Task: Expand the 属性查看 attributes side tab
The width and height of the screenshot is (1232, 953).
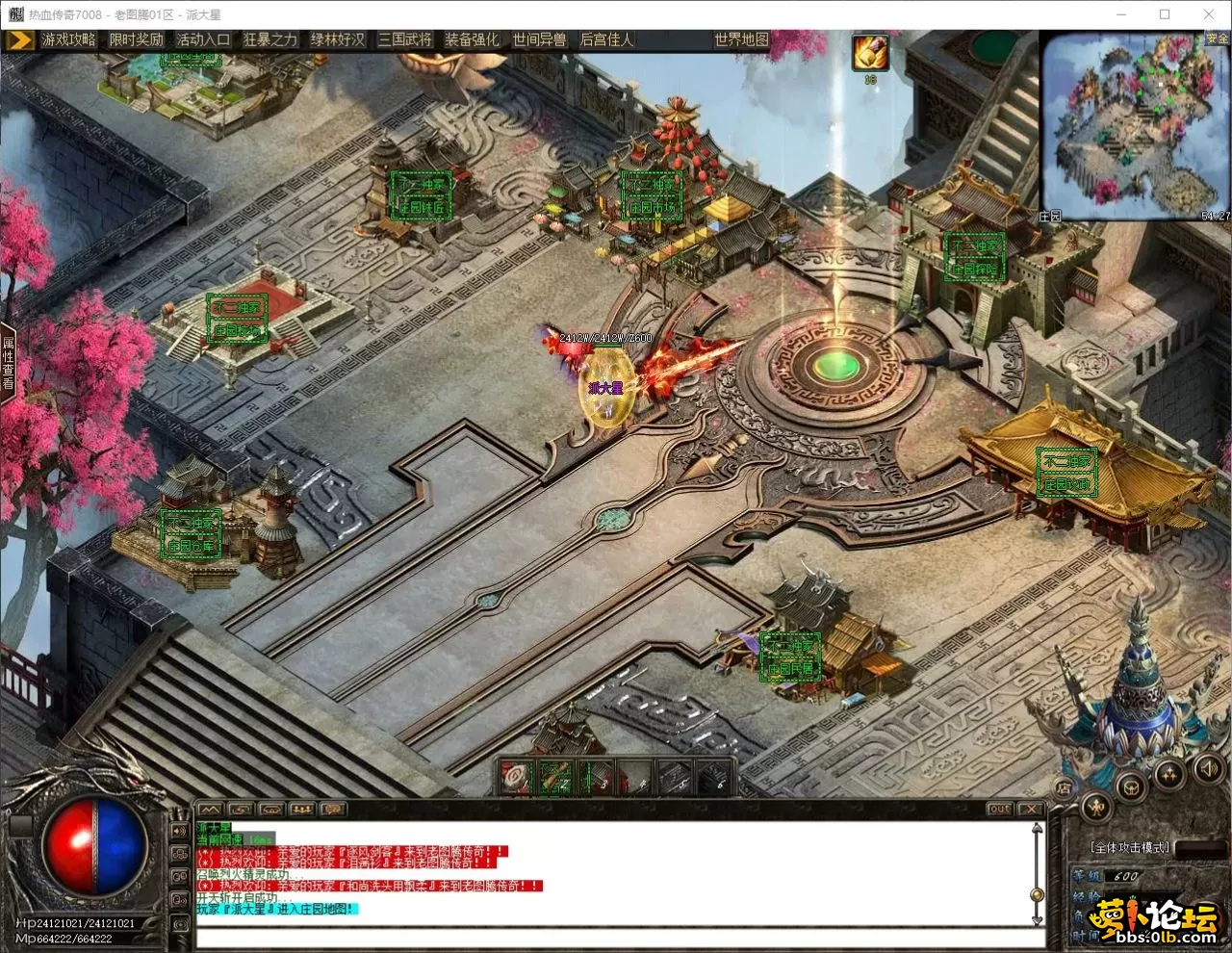Action: (x=8, y=362)
